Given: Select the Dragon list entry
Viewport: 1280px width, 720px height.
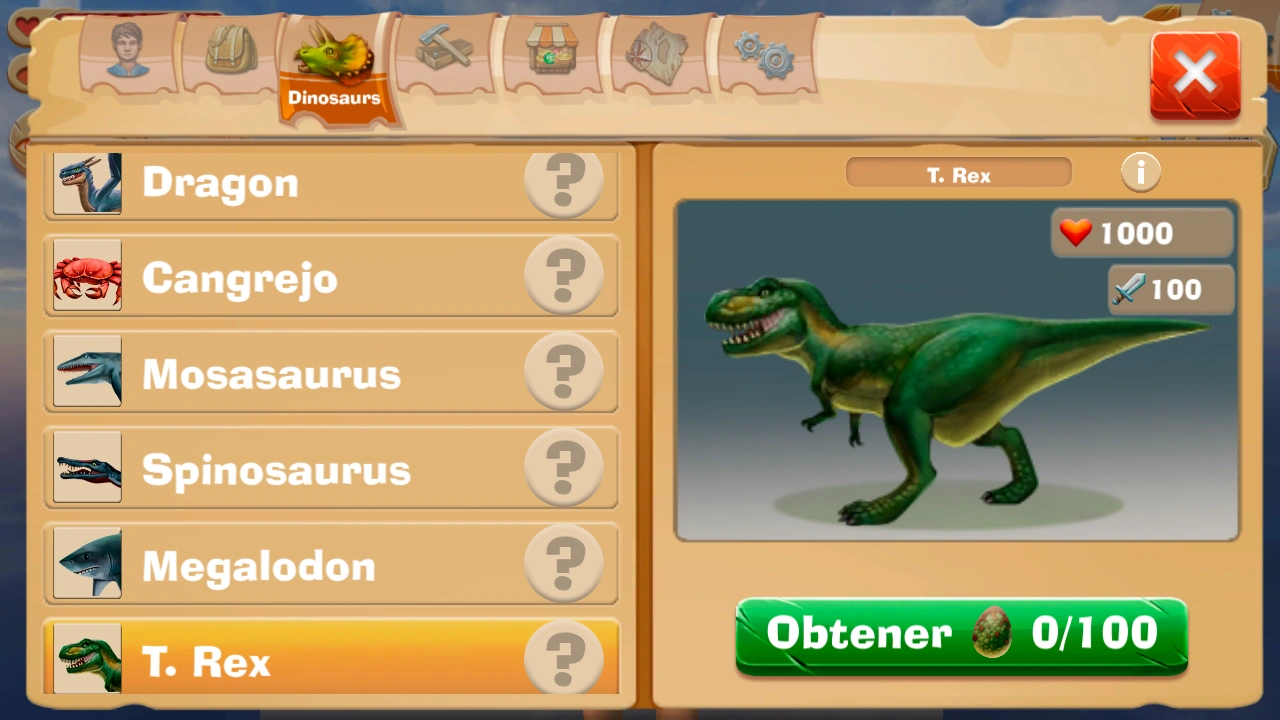Looking at the screenshot, I should (x=330, y=181).
